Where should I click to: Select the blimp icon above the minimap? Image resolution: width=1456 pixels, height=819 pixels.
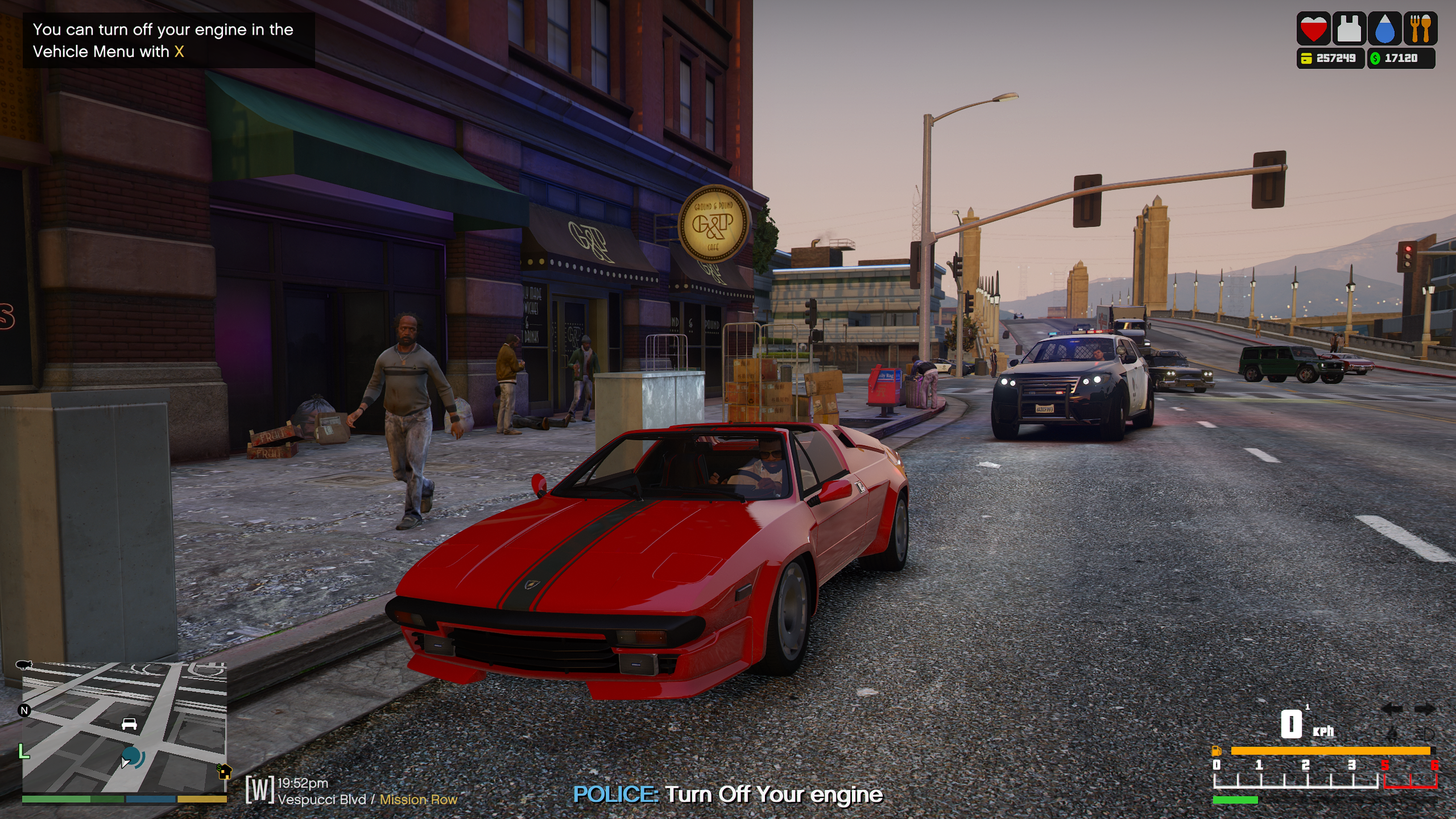(x=24, y=664)
